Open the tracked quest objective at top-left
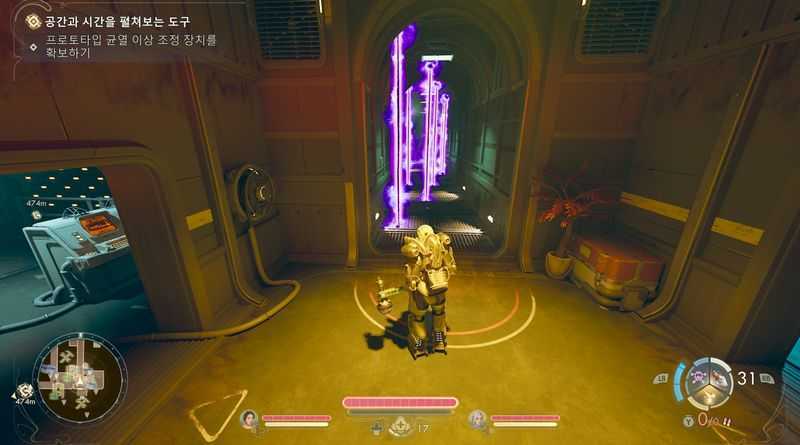 110,22
